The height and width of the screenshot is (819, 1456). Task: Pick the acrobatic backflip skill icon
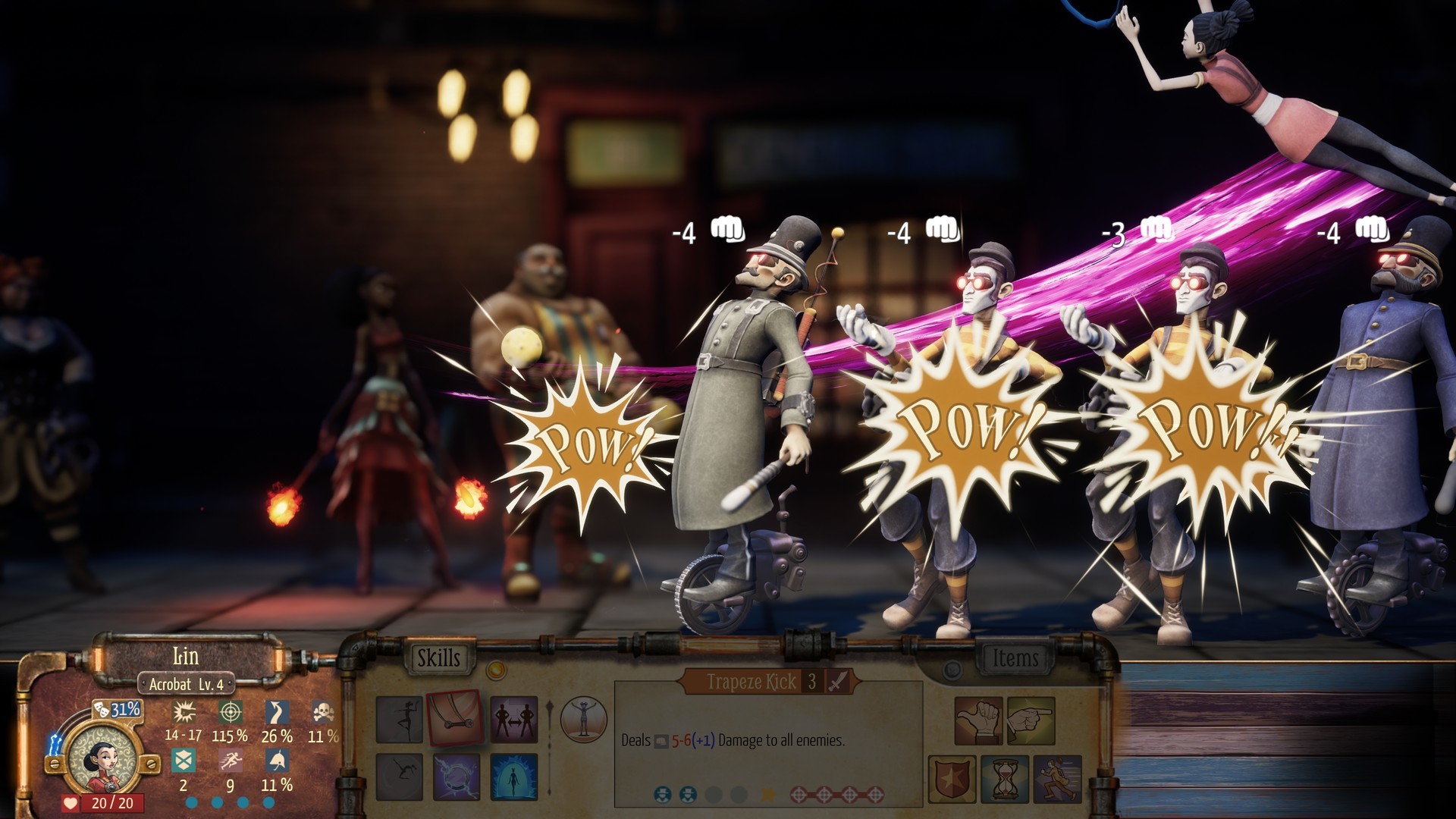(x=398, y=778)
